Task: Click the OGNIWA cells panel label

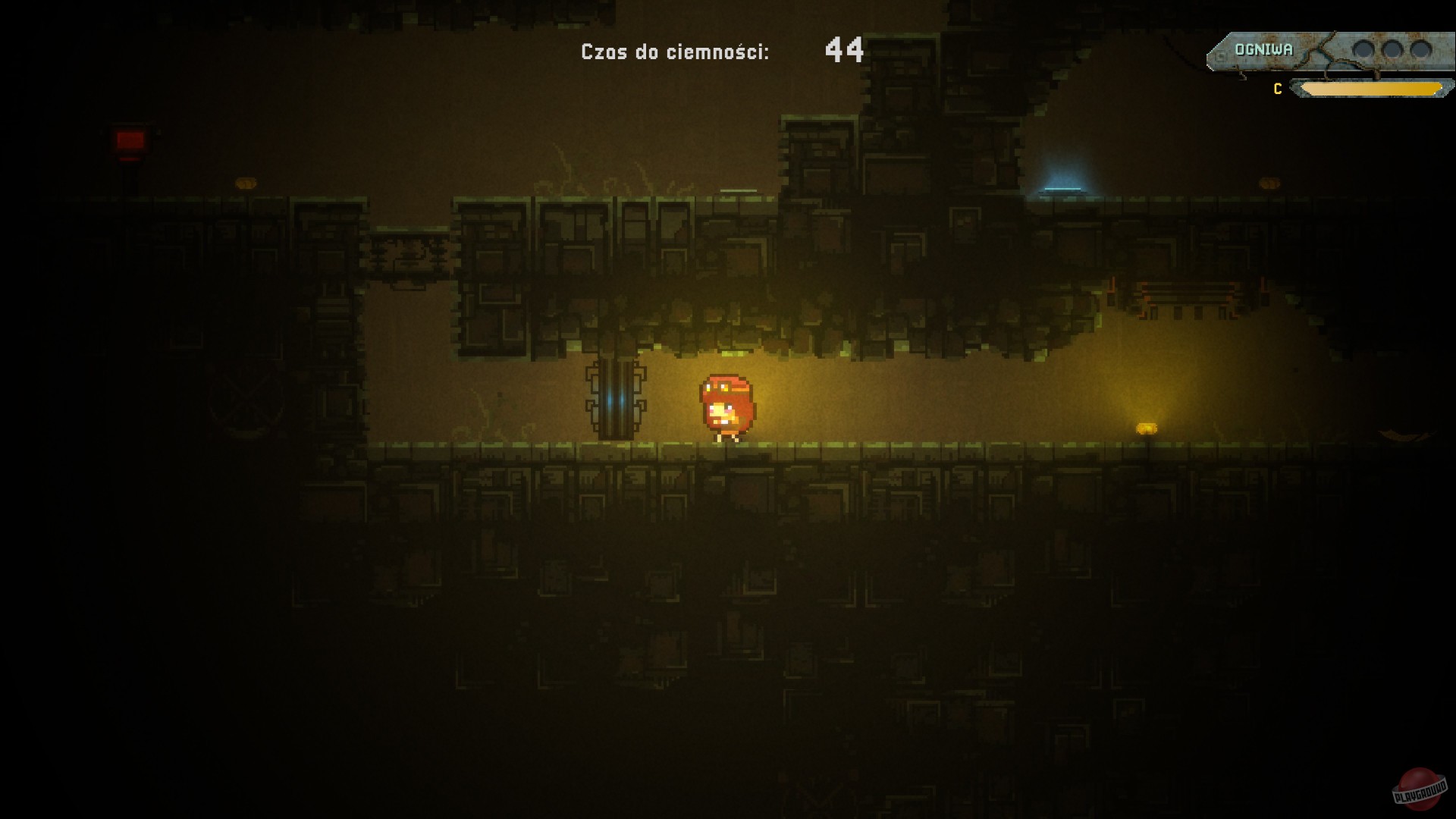Action: tap(1264, 49)
